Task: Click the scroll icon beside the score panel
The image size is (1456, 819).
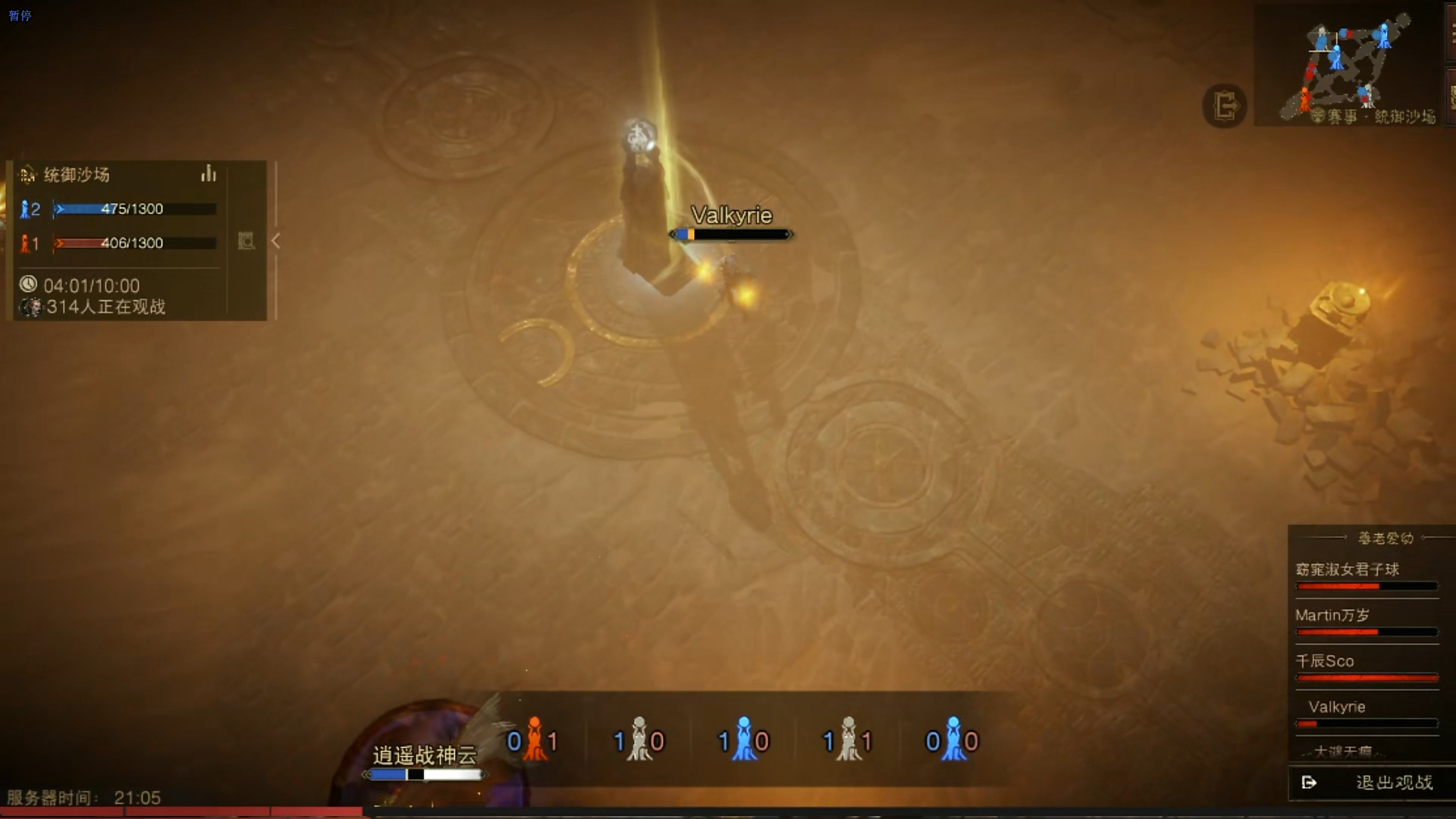Action: click(246, 241)
